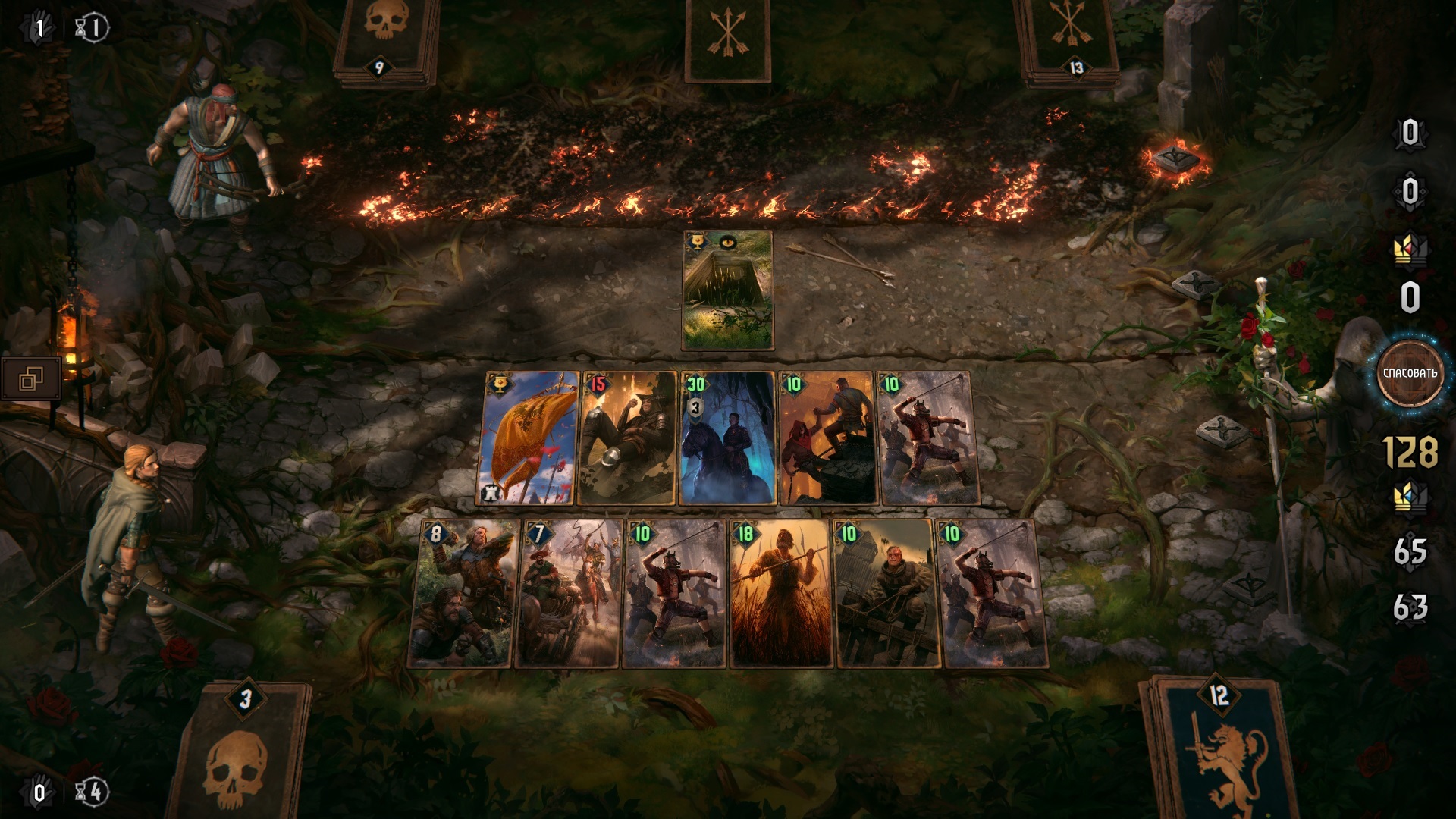Viewport: 1456px width, 819px height.
Task: Select the 8-power brawling men card
Action: pos(464,594)
